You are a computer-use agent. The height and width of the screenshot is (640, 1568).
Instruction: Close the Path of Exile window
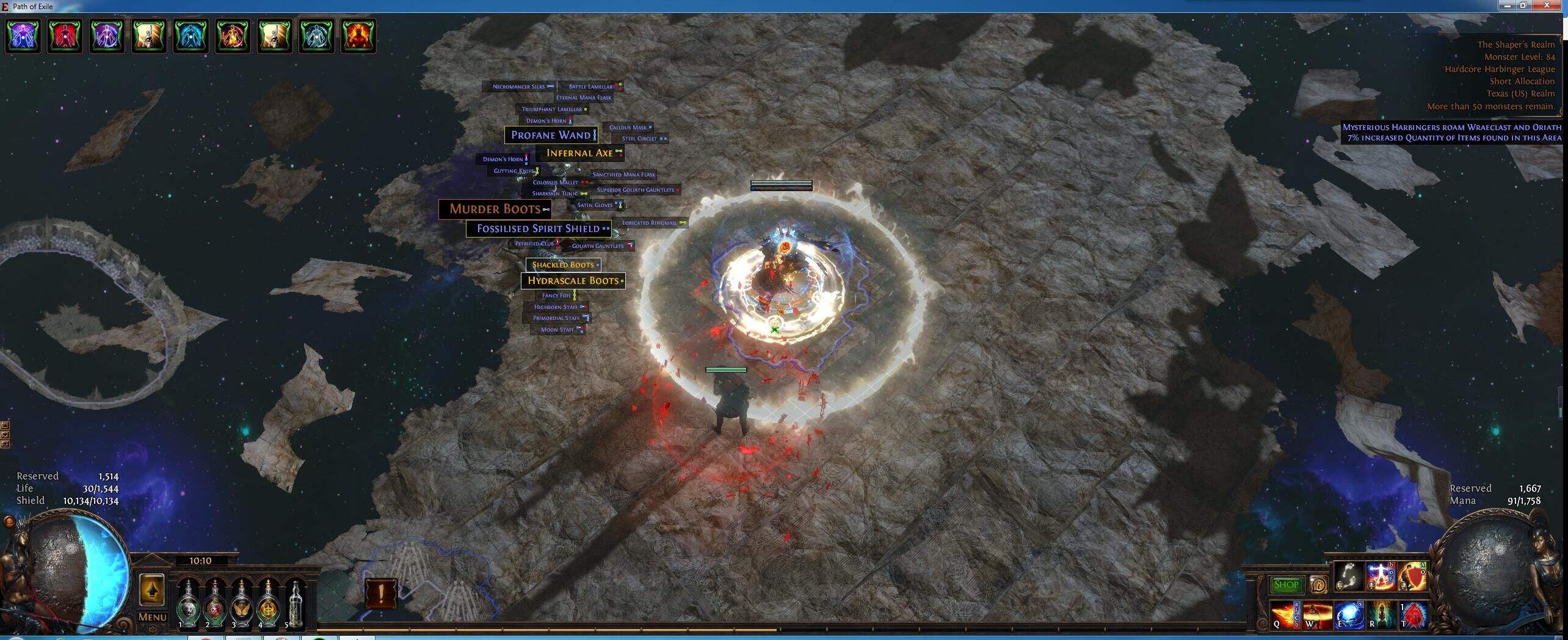click(x=1548, y=5)
